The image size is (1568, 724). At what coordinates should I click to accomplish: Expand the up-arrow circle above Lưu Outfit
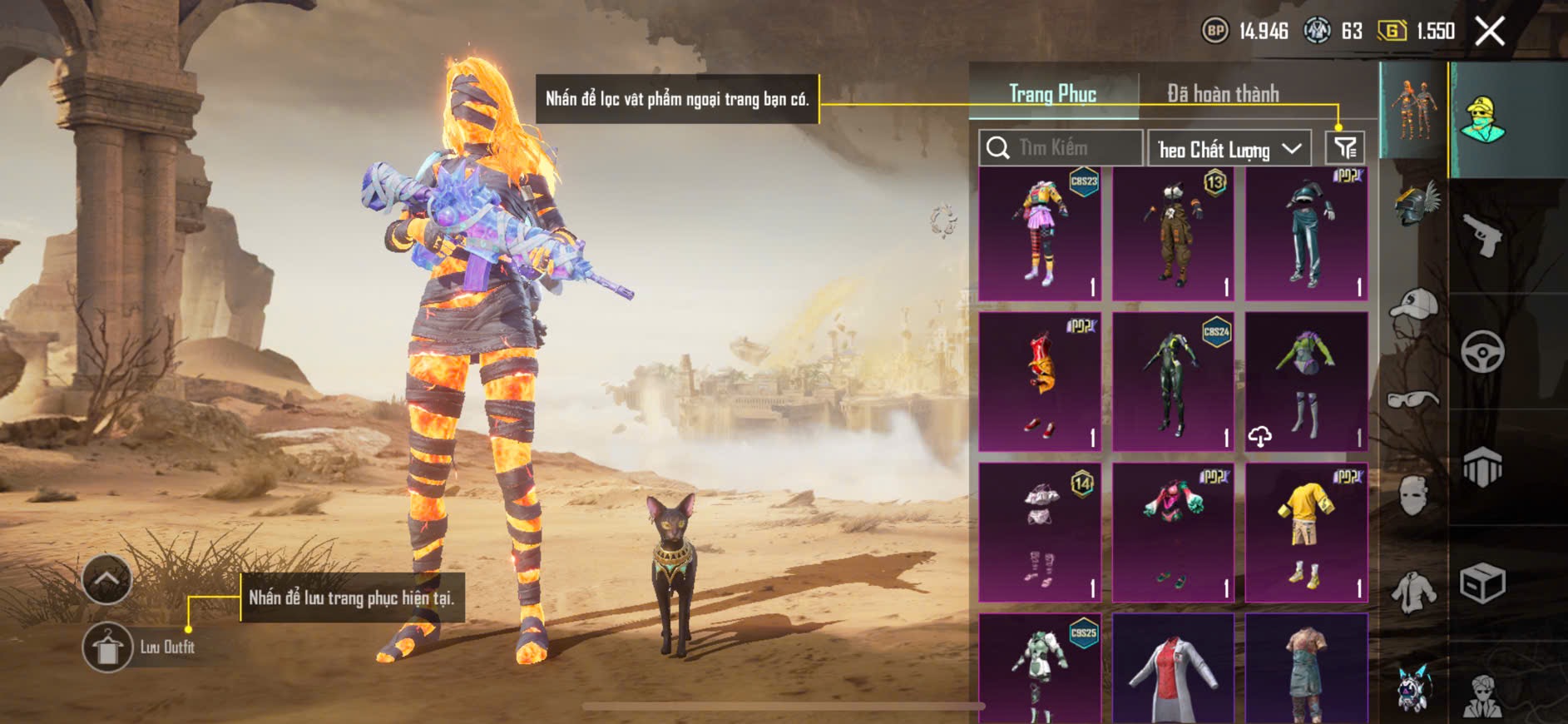tap(107, 578)
